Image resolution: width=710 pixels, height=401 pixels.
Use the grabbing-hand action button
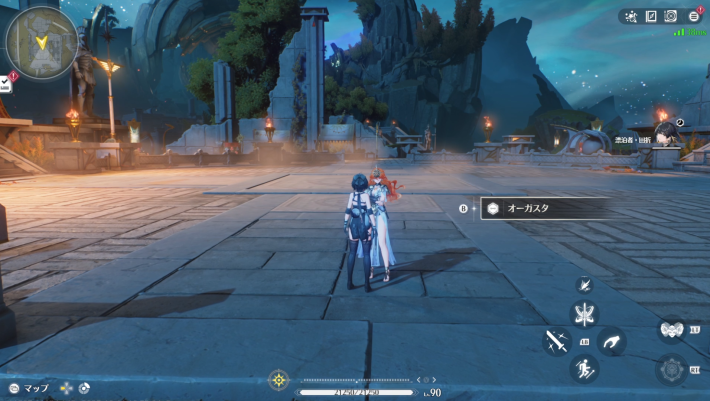(610, 341)
